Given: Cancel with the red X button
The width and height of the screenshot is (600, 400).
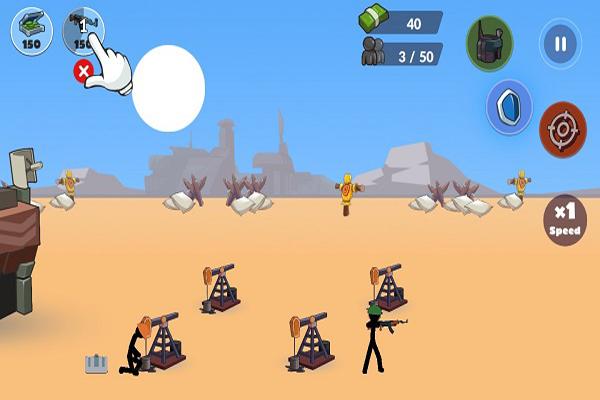Looking at the screenshot, I should [x=84, y=70].
